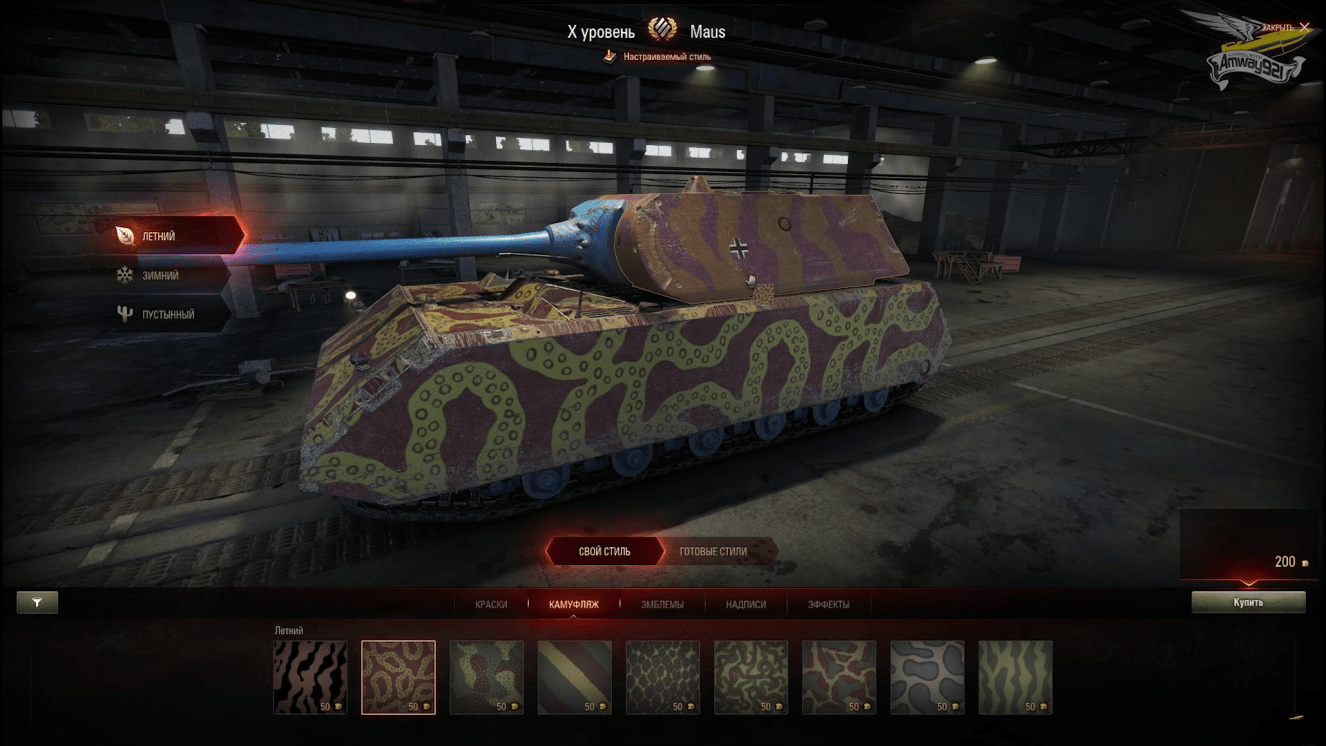This screenshot has height=746, width=1326.
Task: Switch to Готовые стили preset styles
Action: [x=713, y=551]
